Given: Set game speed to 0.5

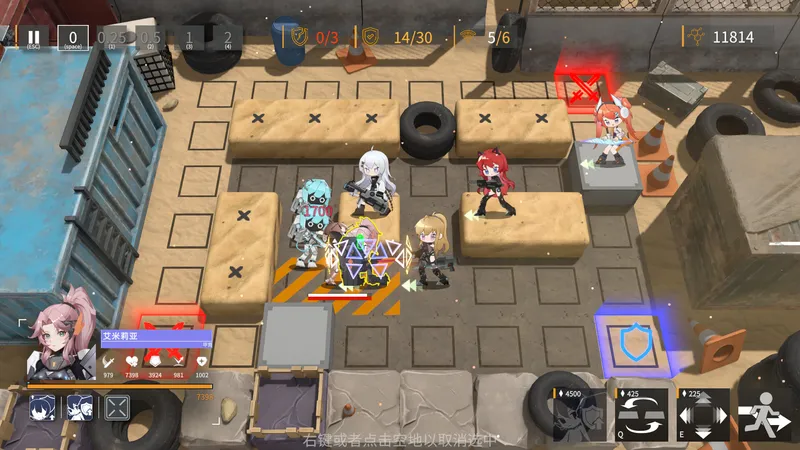Looking at the screenshot, I should [150, 38].
